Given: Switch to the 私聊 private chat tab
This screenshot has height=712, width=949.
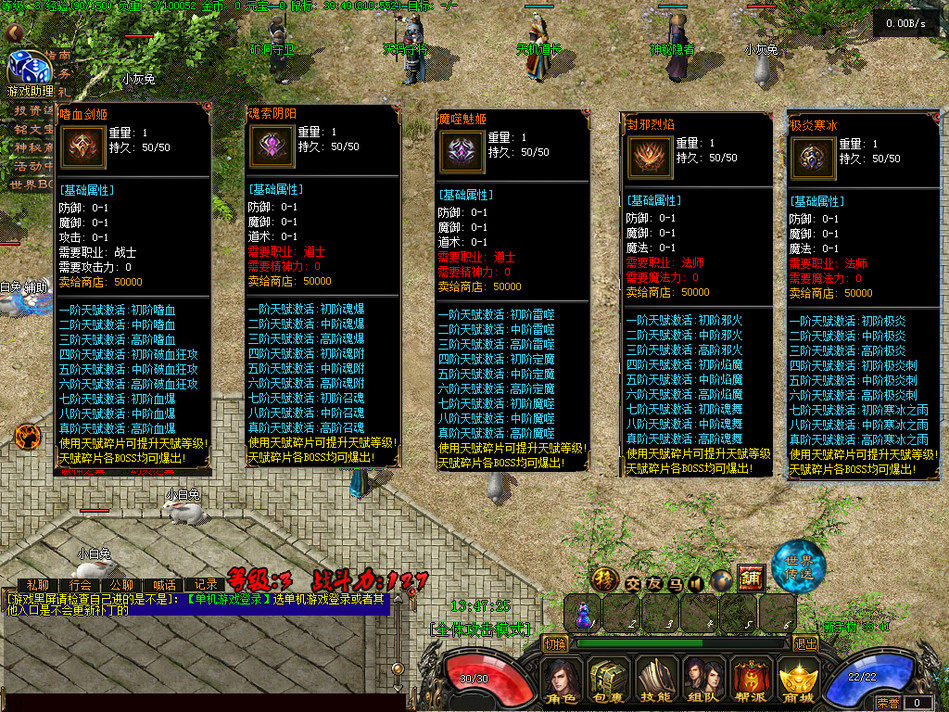Looking at the screenshot, I should 37,585.
